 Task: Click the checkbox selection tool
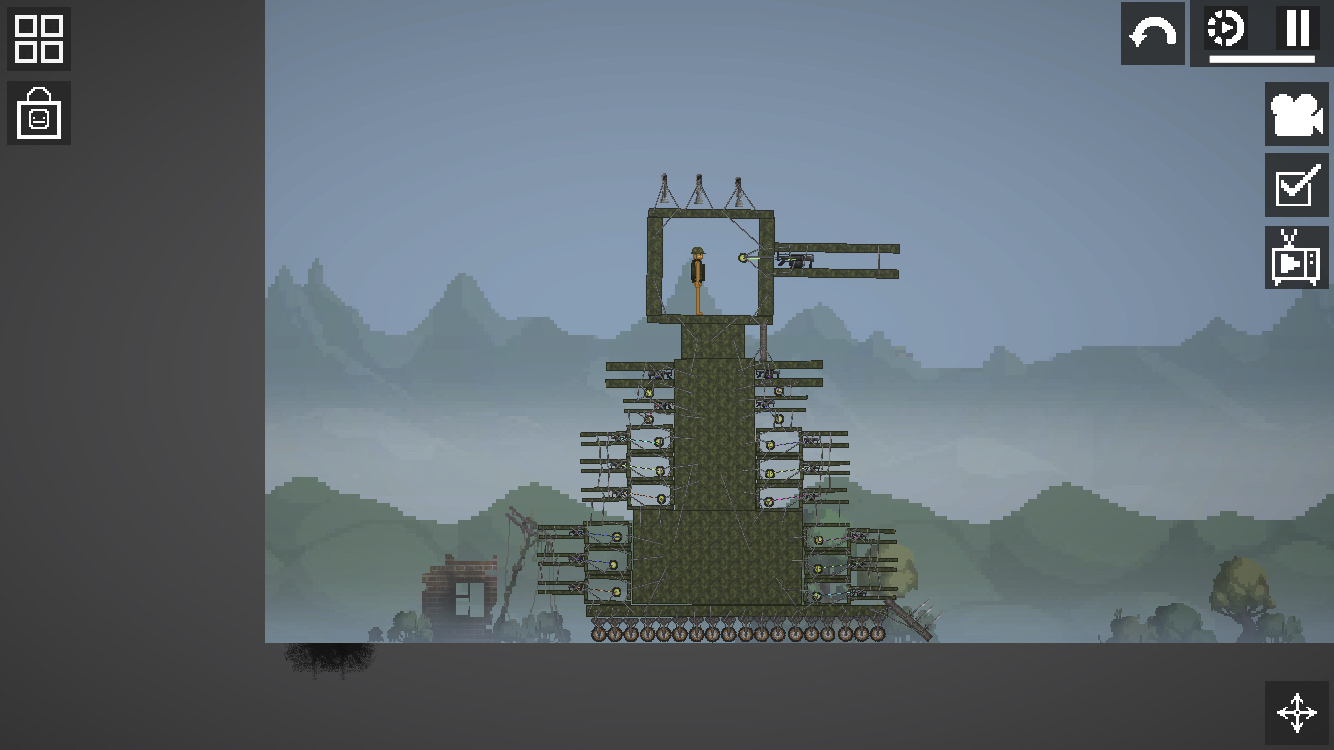pyautogui.click(x=1297, y=186)
